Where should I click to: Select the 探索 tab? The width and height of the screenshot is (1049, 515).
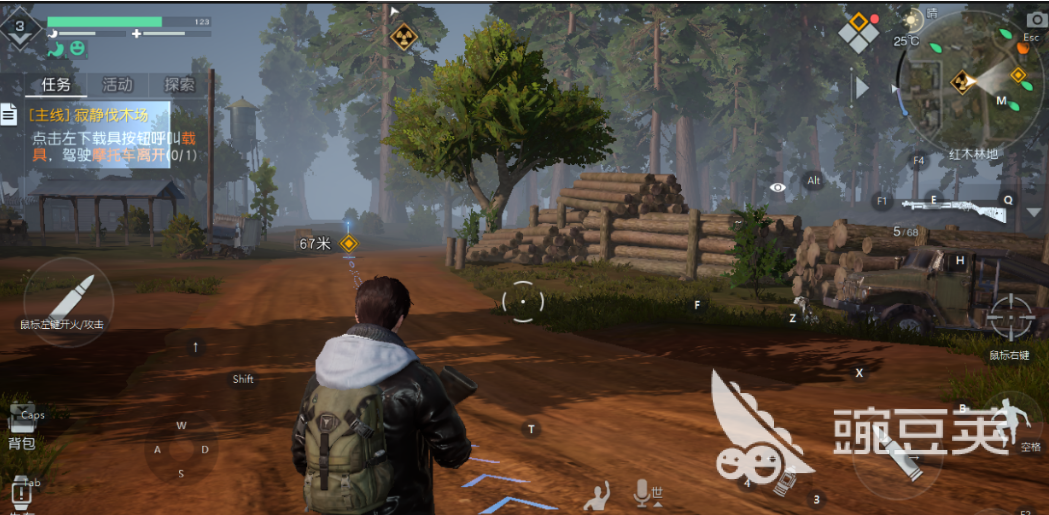tap(180, 85)
